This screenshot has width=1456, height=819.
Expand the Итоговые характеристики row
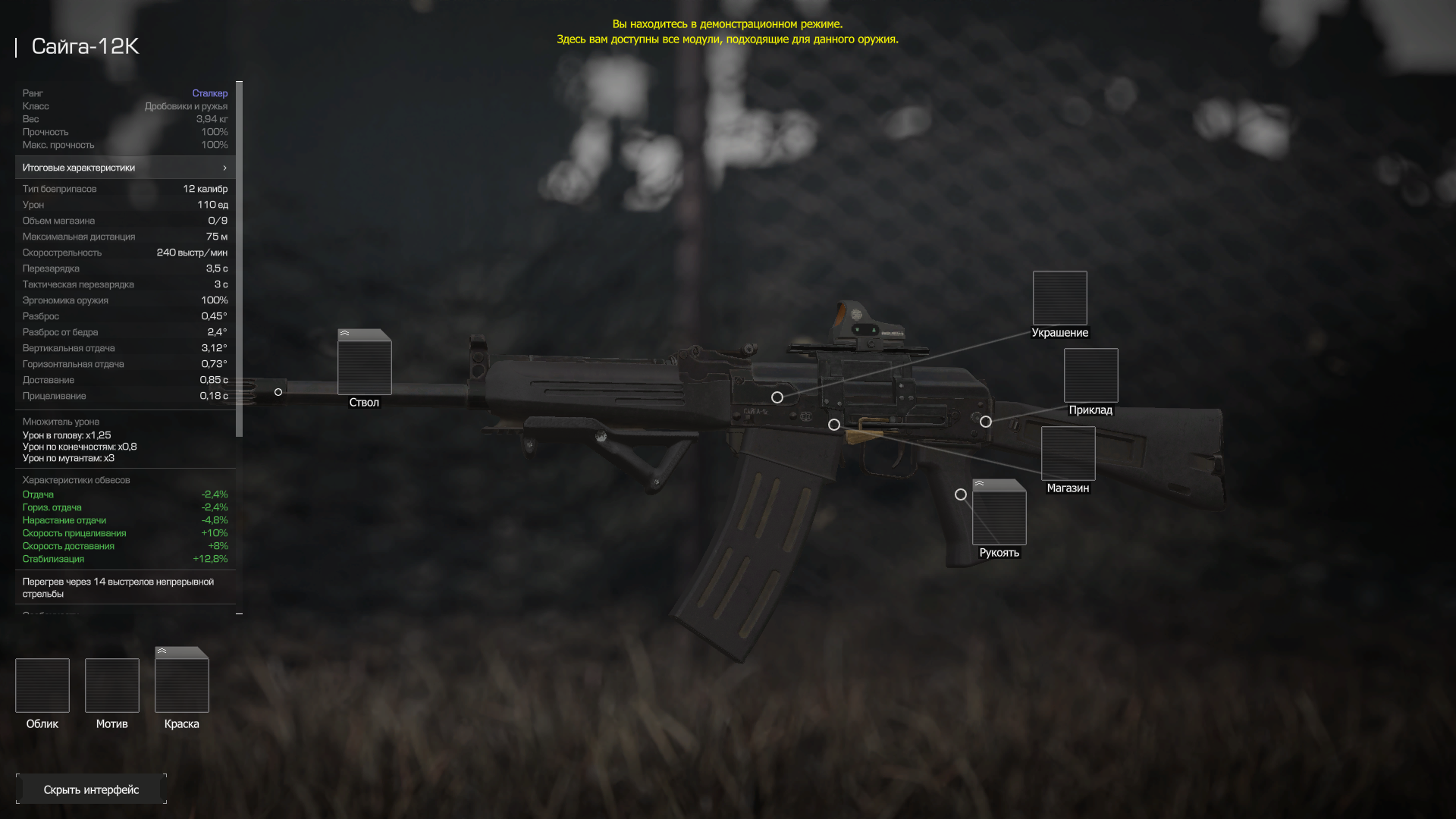click(x=125, y=168)
